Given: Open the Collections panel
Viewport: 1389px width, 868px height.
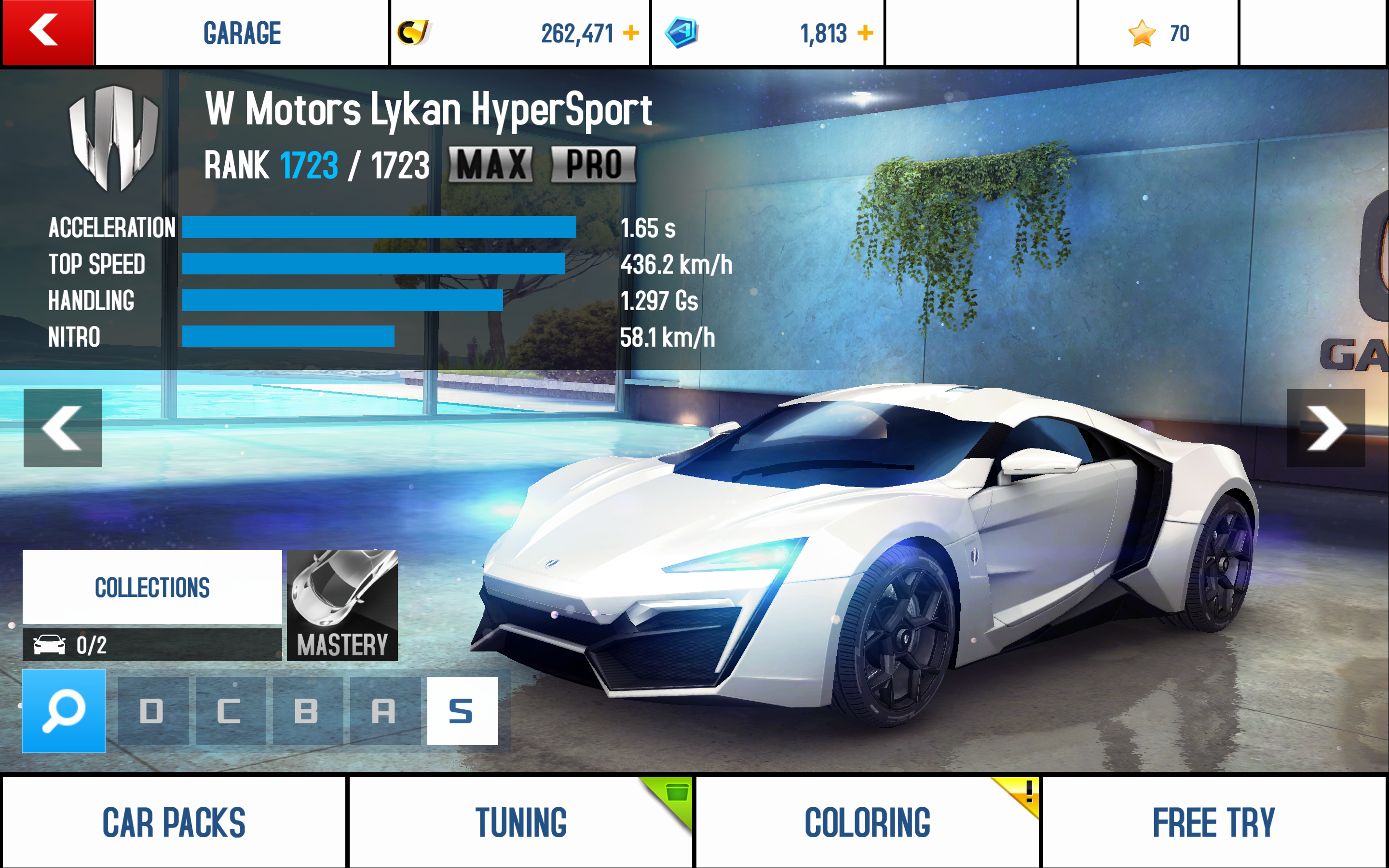Looking at the screenshot, I should (x=152, y=587).
